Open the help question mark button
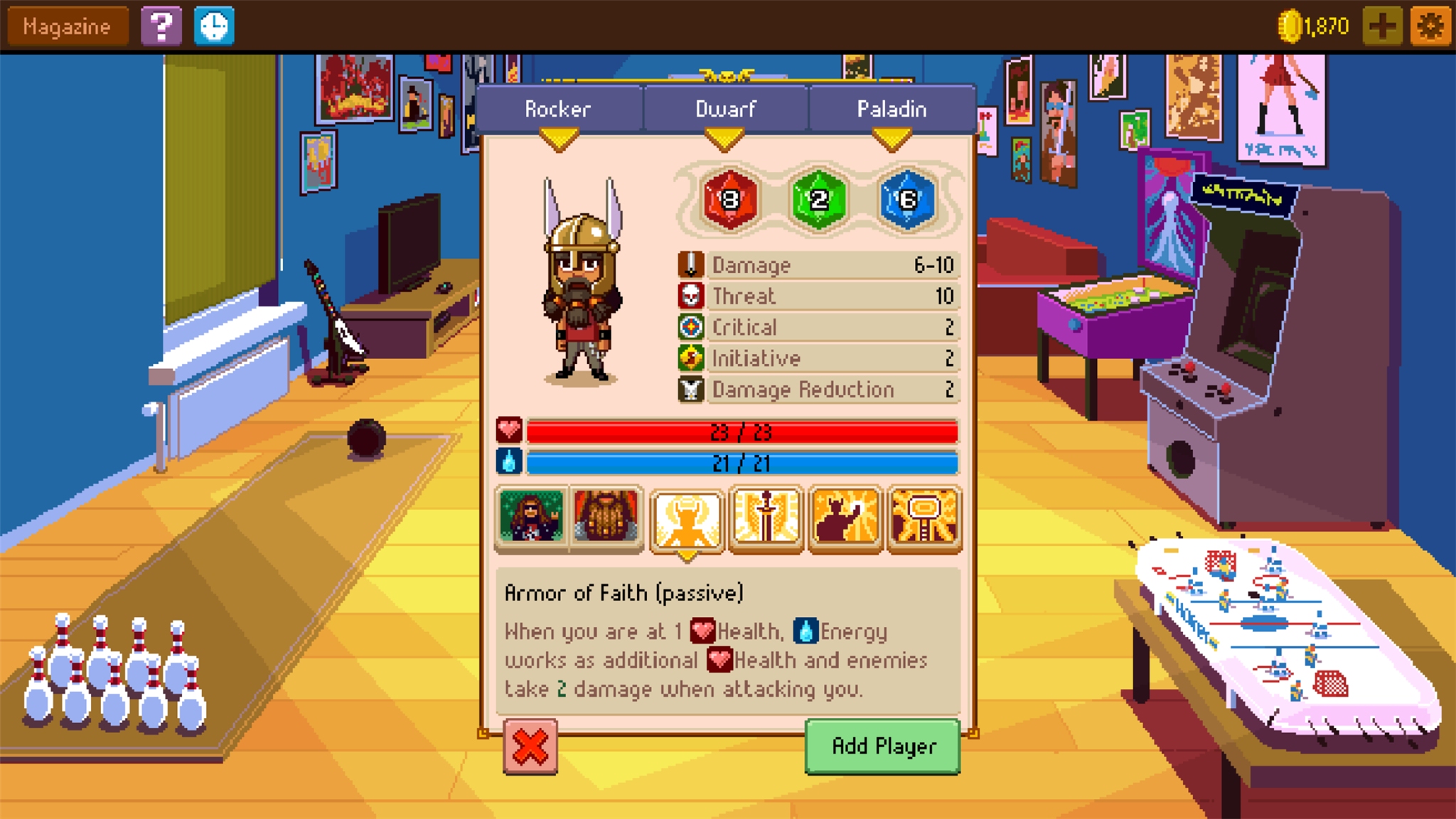Image resolution: width=1456 pixels, height=819 pixels. pyautogui.click(x=162, y=26)
